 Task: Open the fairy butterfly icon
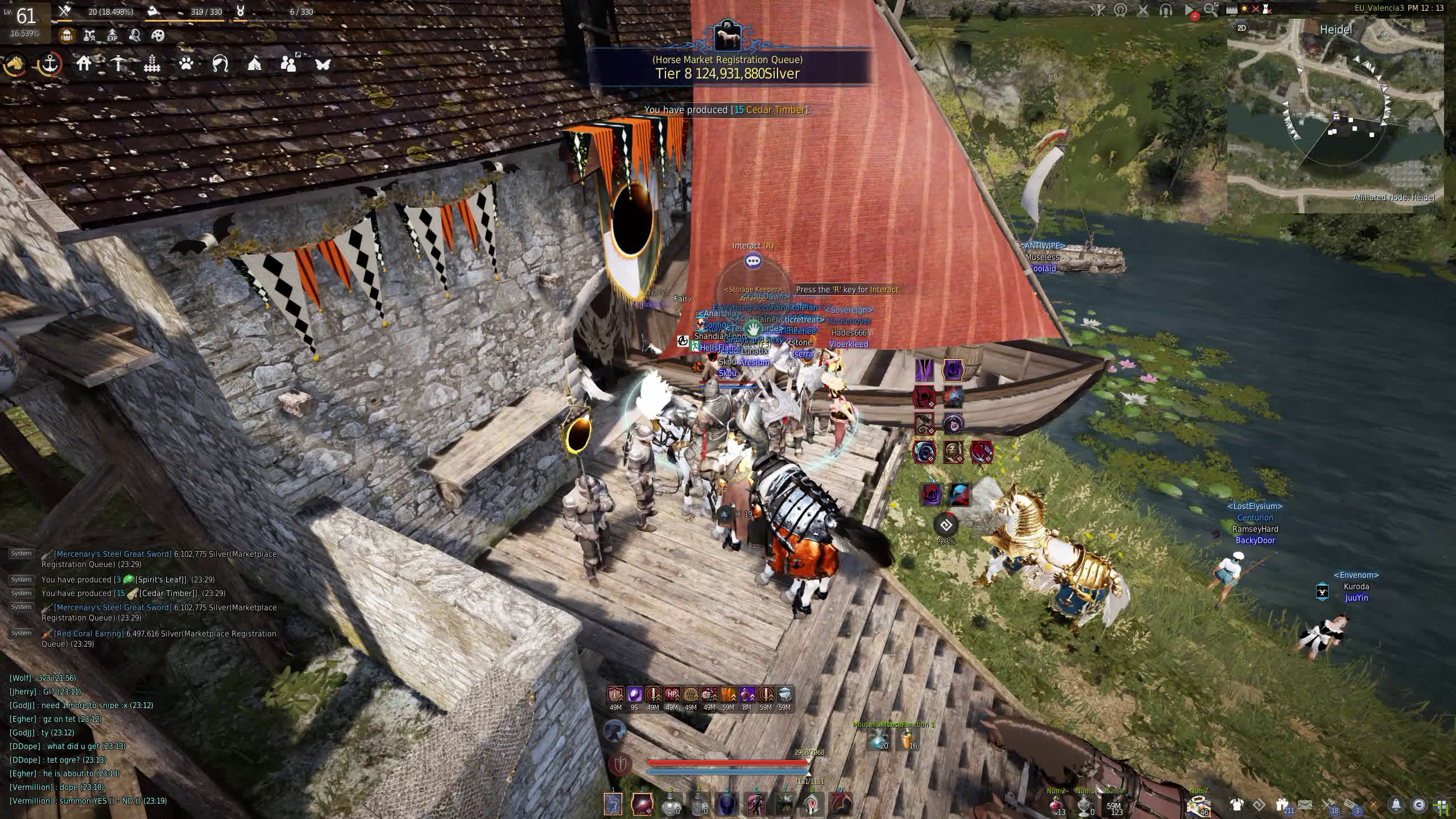point(322,64)
